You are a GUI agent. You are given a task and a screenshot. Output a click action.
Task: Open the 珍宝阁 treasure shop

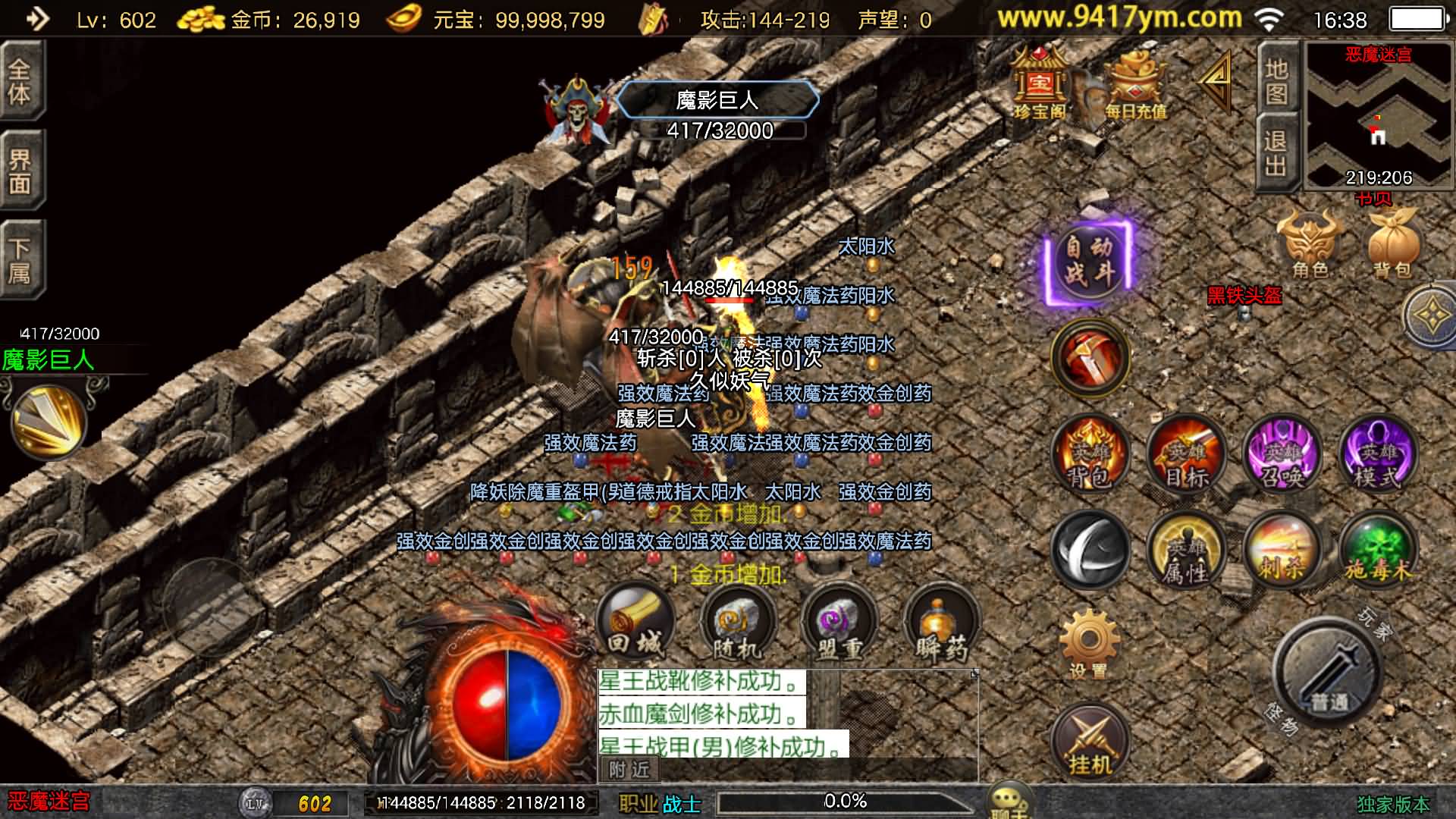pos(1040,85)
